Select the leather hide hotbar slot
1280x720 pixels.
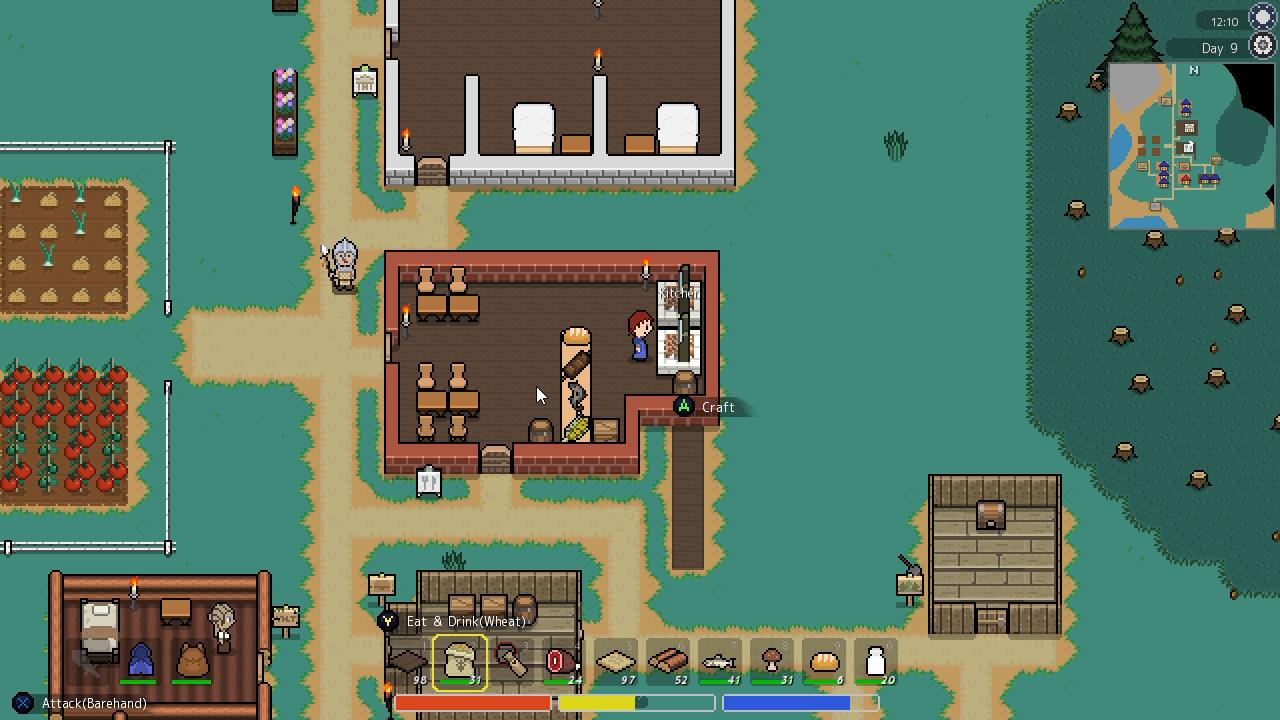coord(408,662)
